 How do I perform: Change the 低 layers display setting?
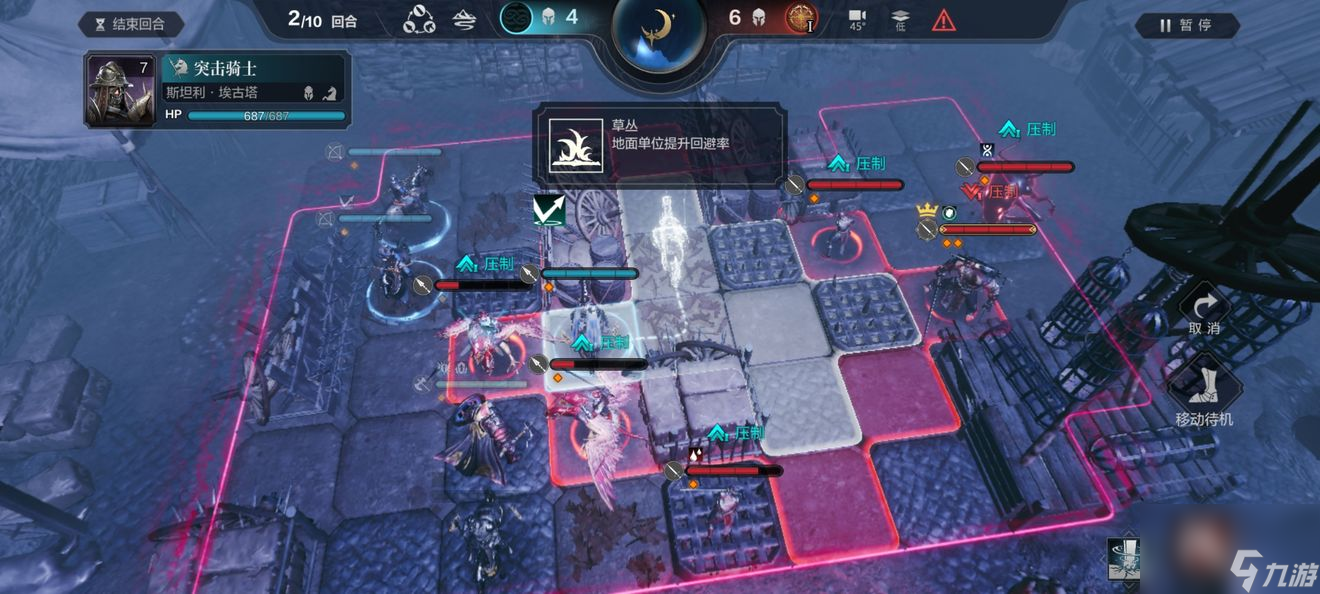click(899, 19)
